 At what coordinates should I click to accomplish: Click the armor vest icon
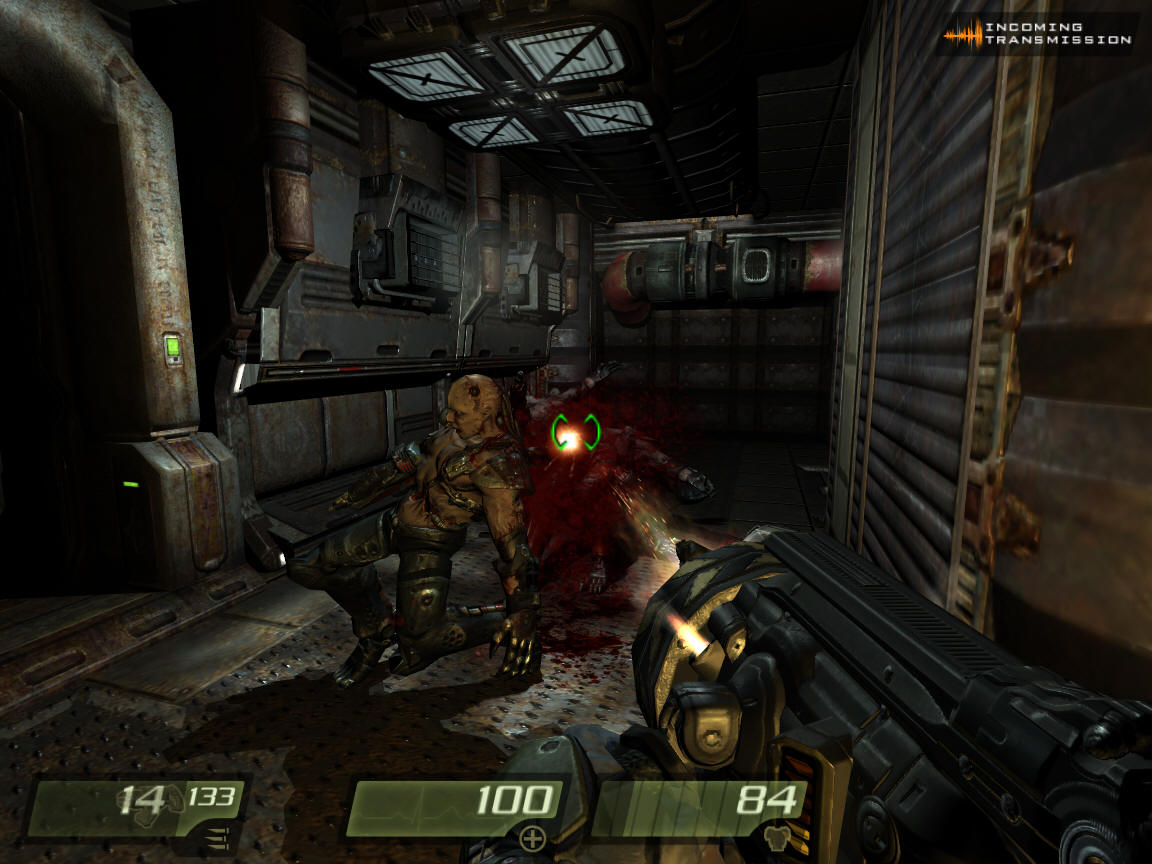tap(777, 837)
